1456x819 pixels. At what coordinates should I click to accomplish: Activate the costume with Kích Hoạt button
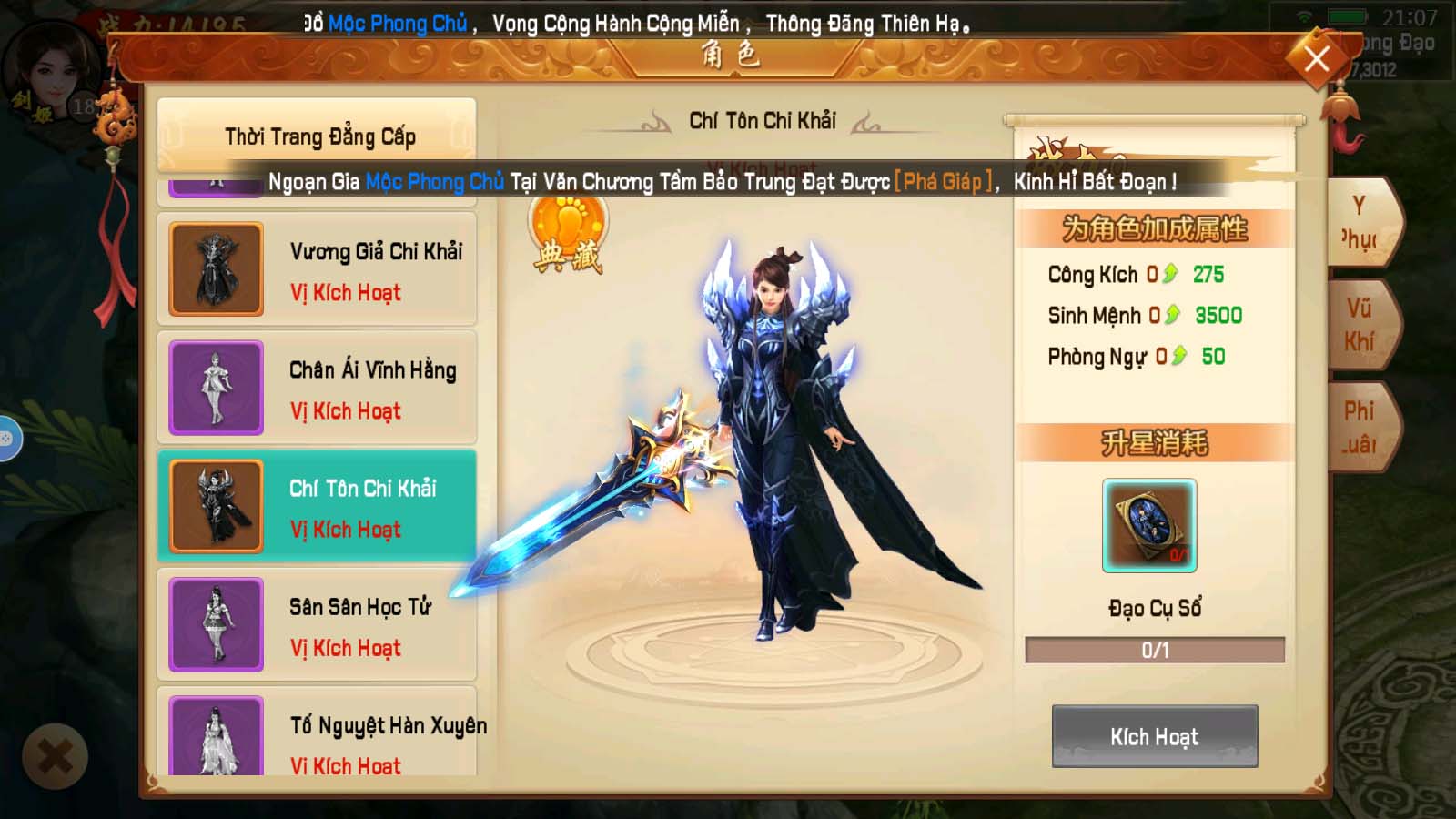pyautogui.click(x=1154, y=736)
